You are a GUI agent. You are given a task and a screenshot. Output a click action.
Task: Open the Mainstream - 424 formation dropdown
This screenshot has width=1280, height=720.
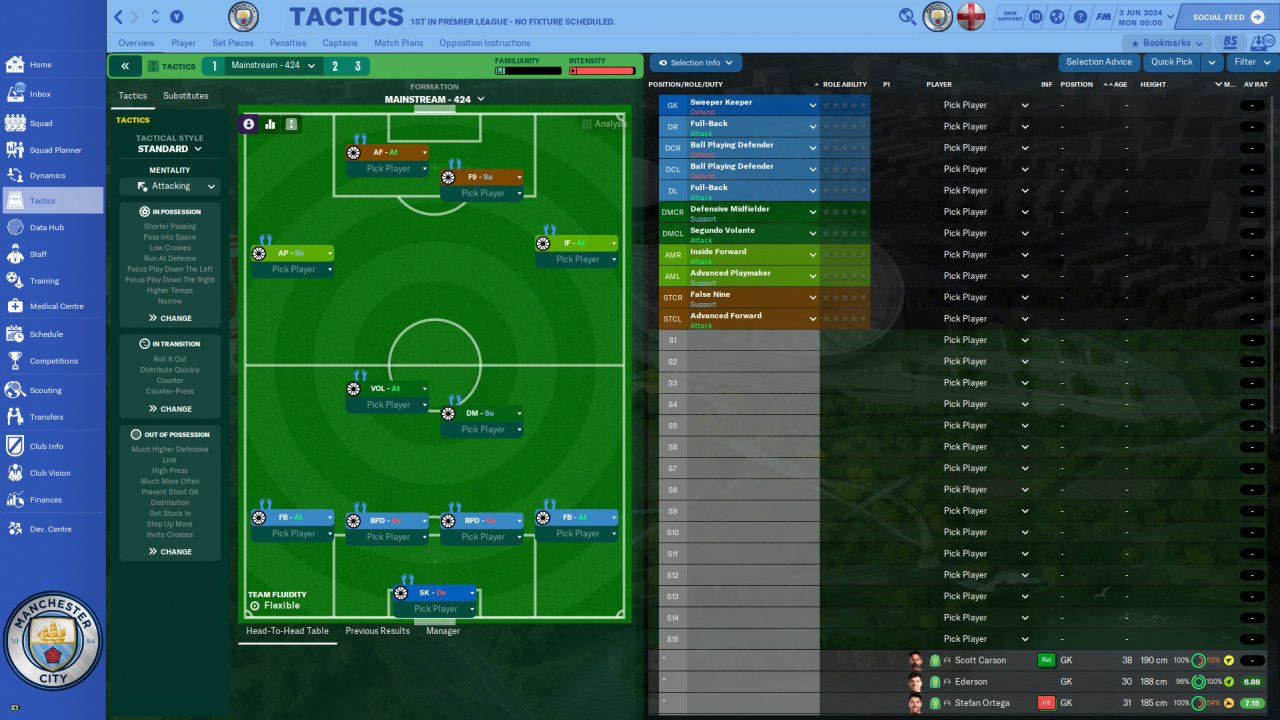click(x=434, y=100)
